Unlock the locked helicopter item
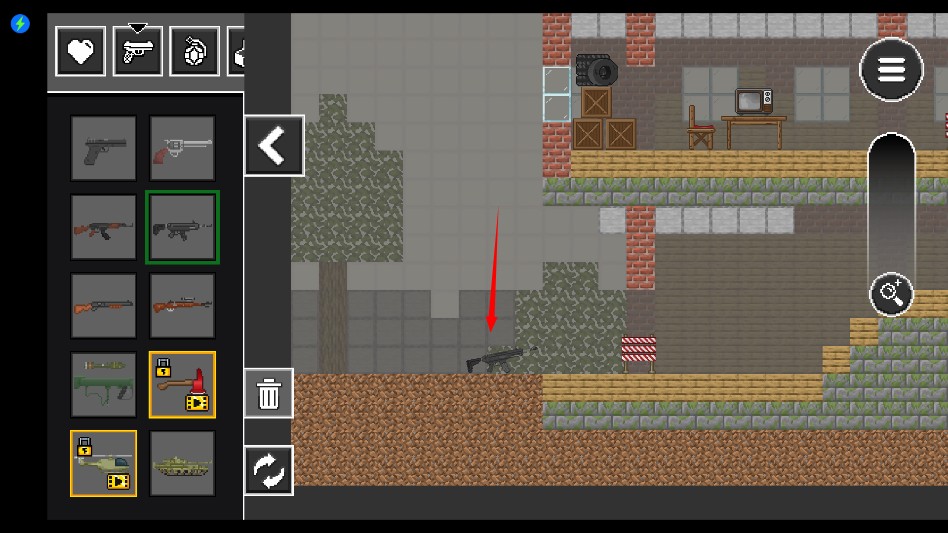 point(104,463)
